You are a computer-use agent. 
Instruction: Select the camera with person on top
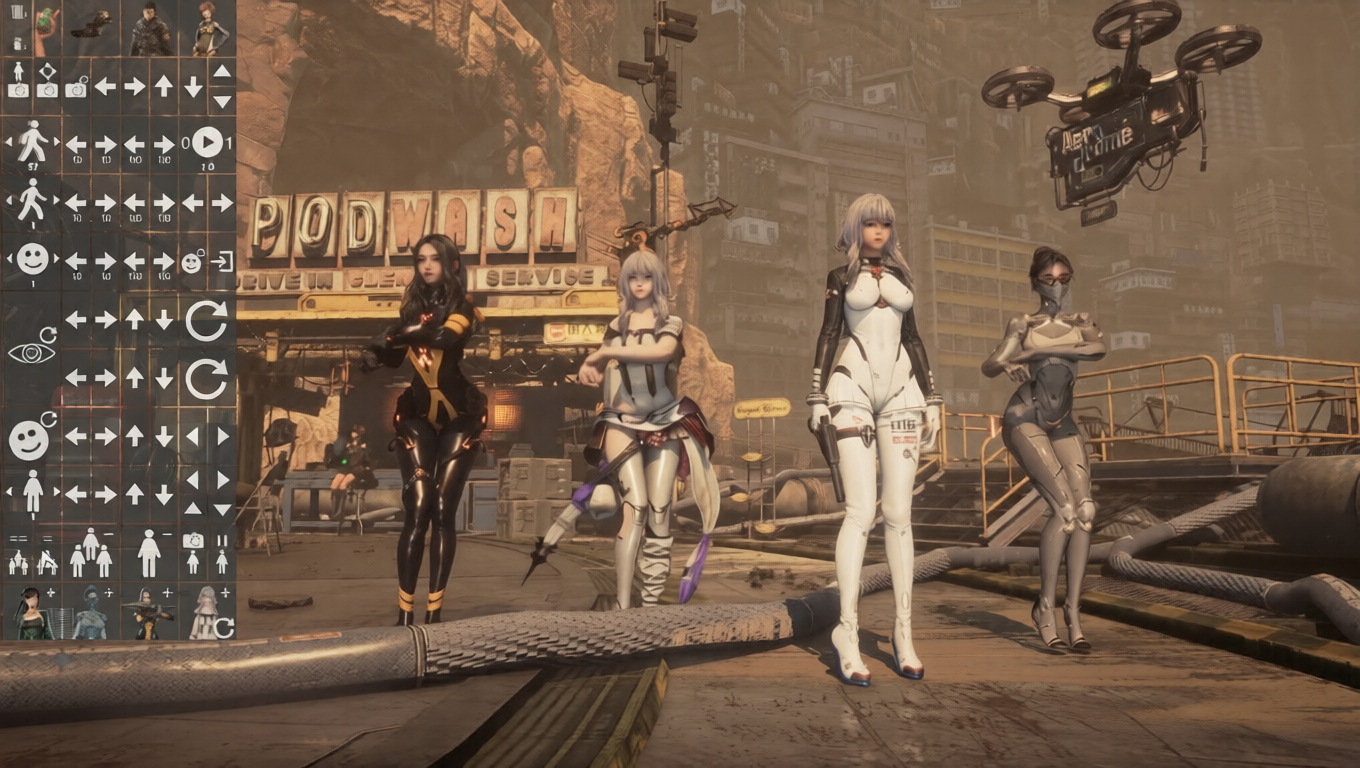(17, 80)
